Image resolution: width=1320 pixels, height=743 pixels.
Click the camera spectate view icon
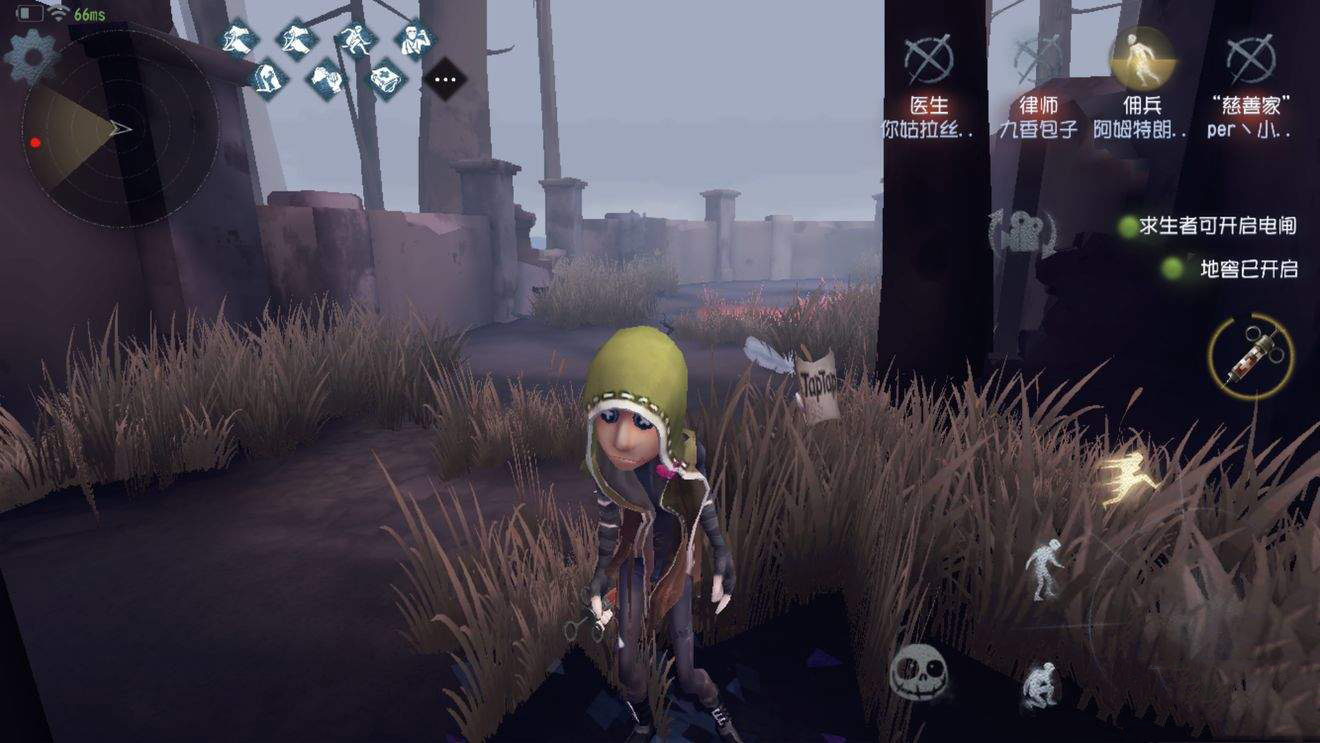[x=1019, y=235]
